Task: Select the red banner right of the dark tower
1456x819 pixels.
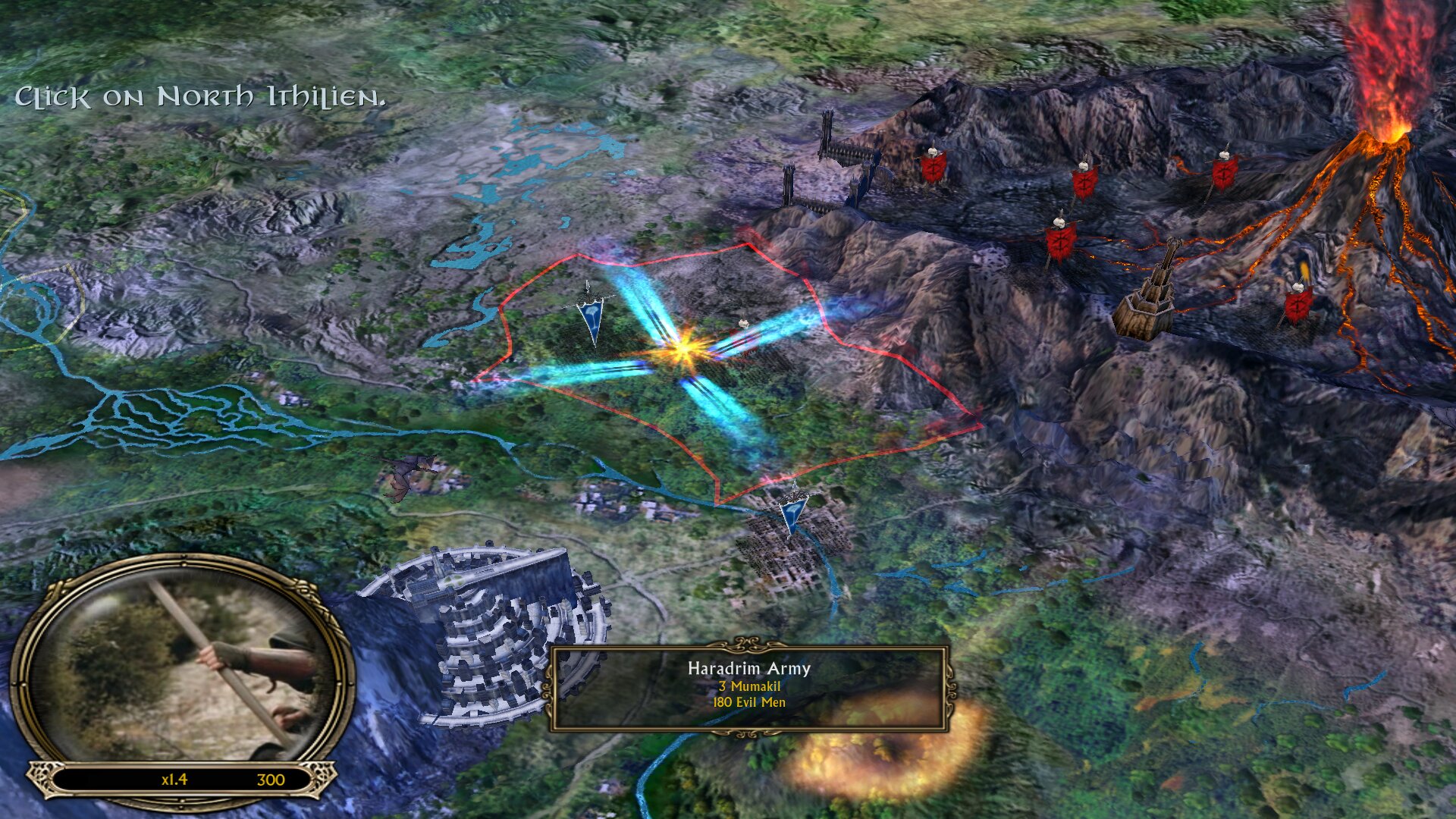Action: [1298, 303]
